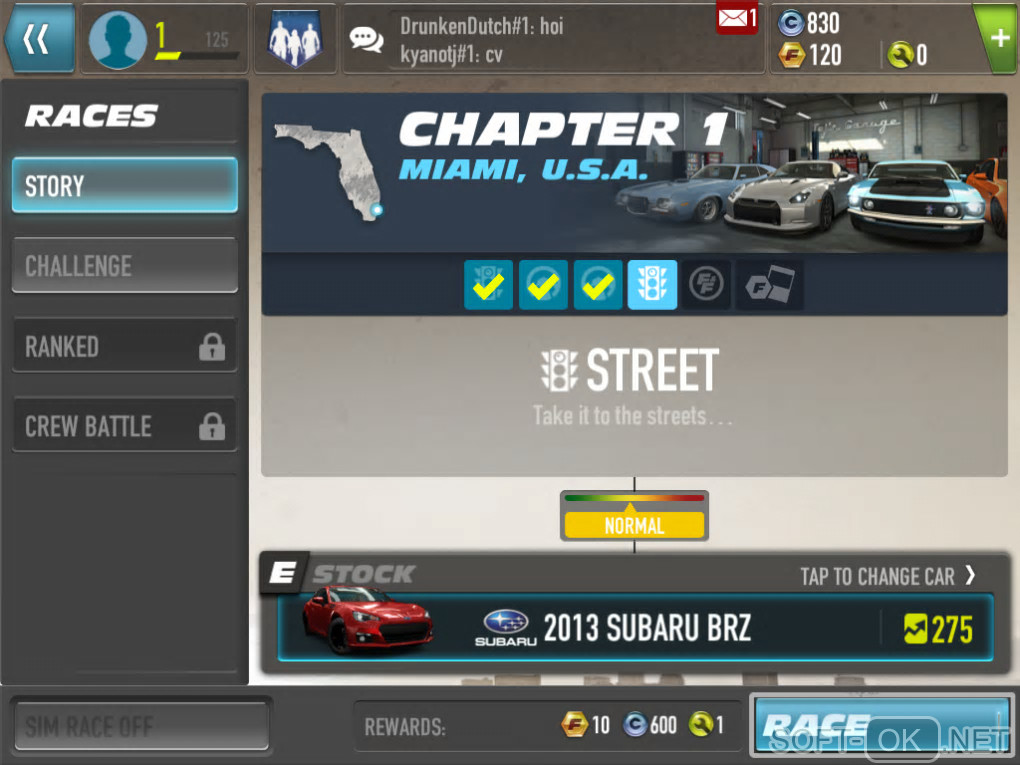The width and height of the screenshot is (1020, 765).
Task: Select the Story race mode
Action: click(x=124, y=186)
